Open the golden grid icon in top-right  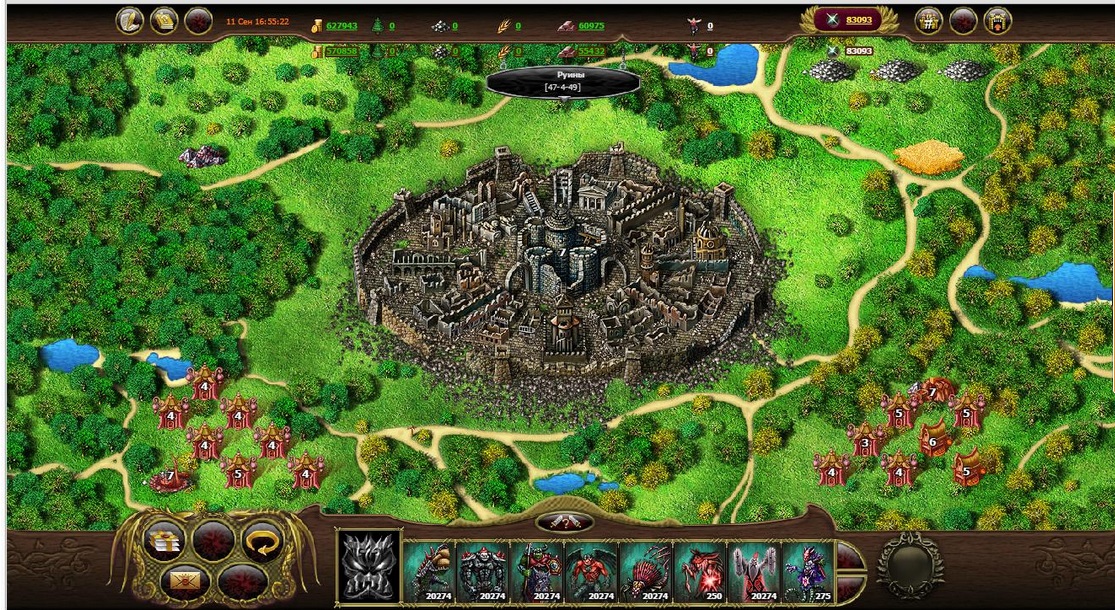(x=929, y=20)
